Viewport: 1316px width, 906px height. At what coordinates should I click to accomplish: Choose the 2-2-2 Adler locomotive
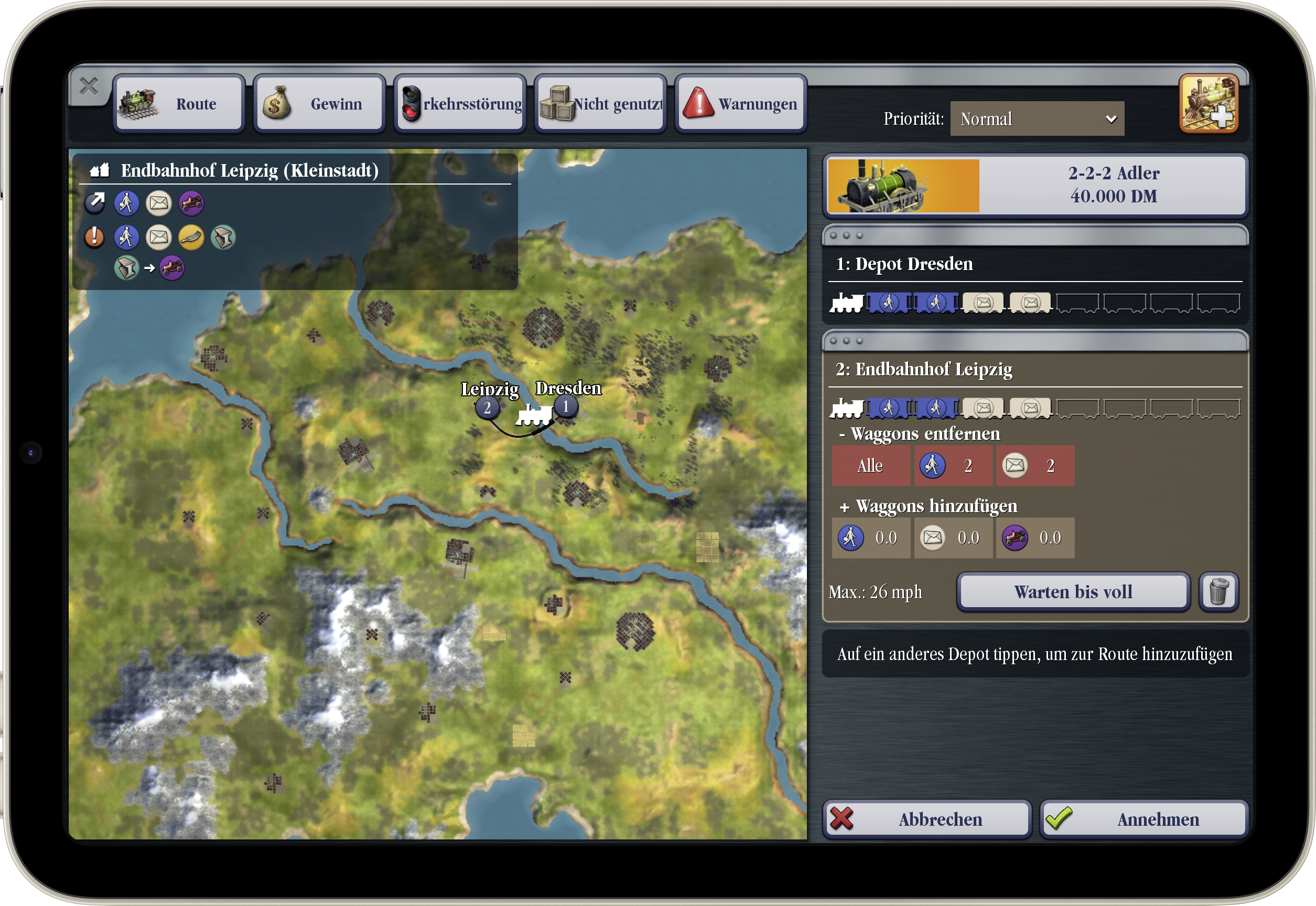coord(1035,185)
